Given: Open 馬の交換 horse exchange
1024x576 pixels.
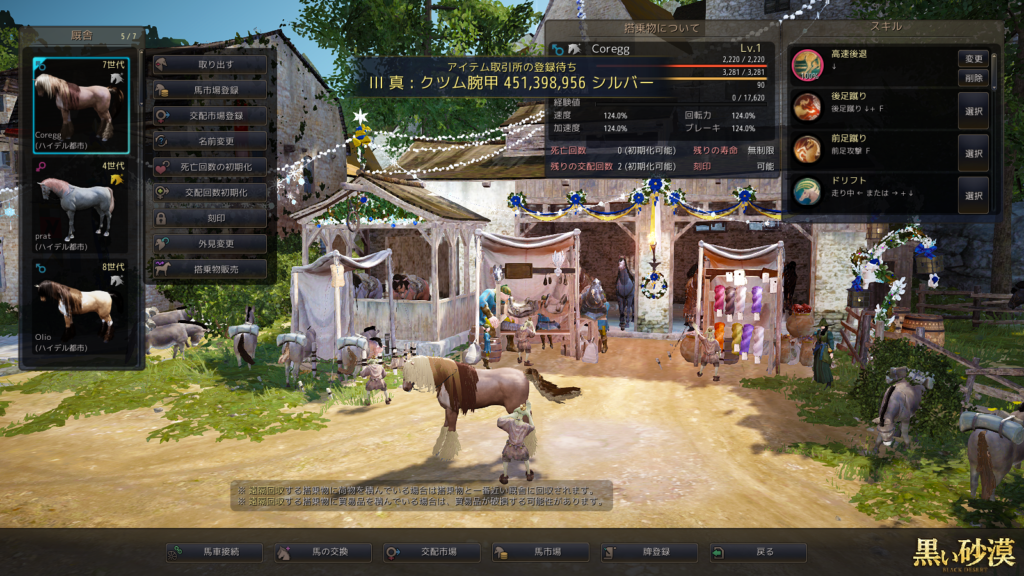Looking at the screenshot, I should point(323,552).
